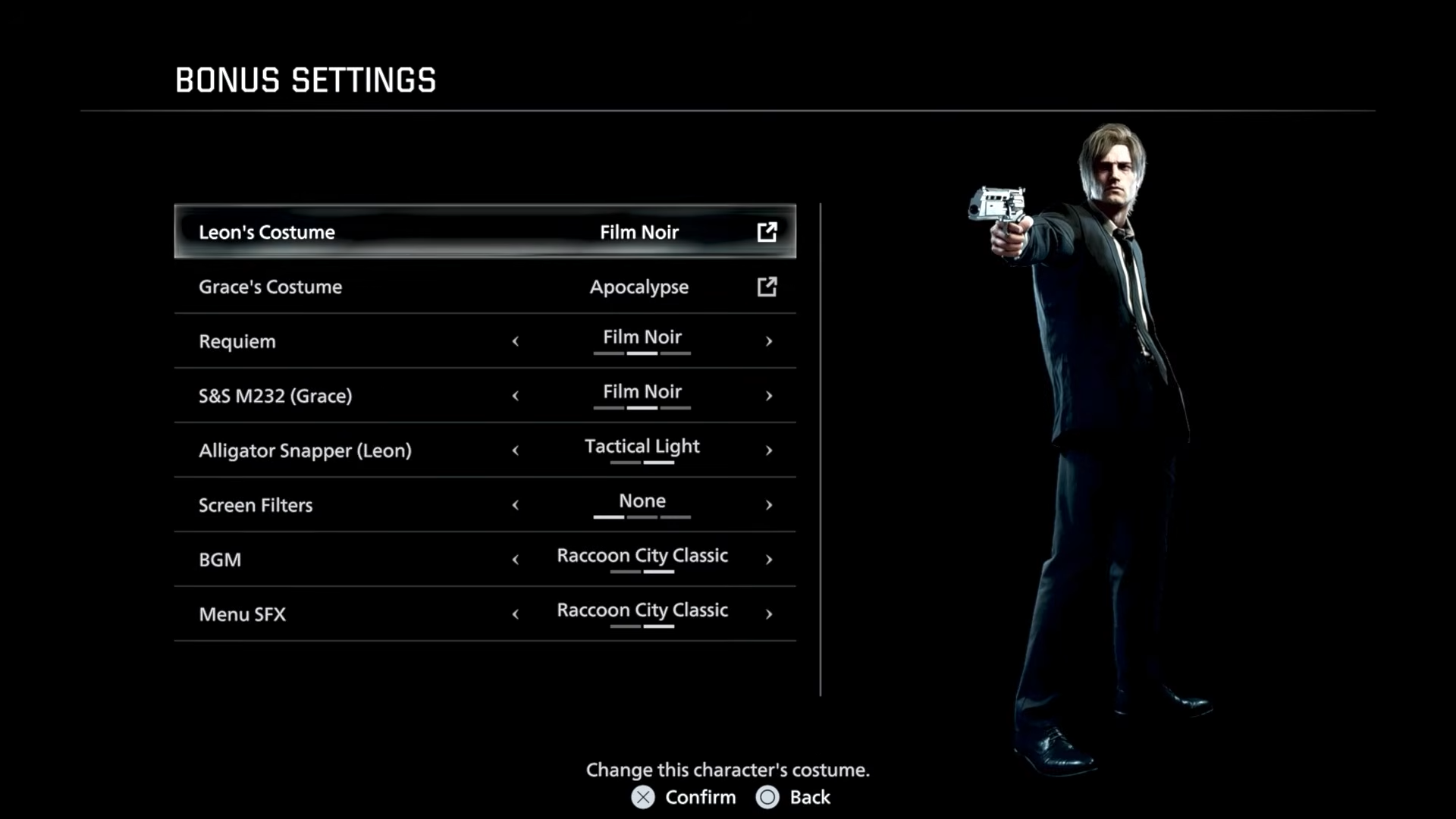Screen dimensions: 1456x819
Task: Select the Leon's Costume row
Action: (x=485, y=232)
